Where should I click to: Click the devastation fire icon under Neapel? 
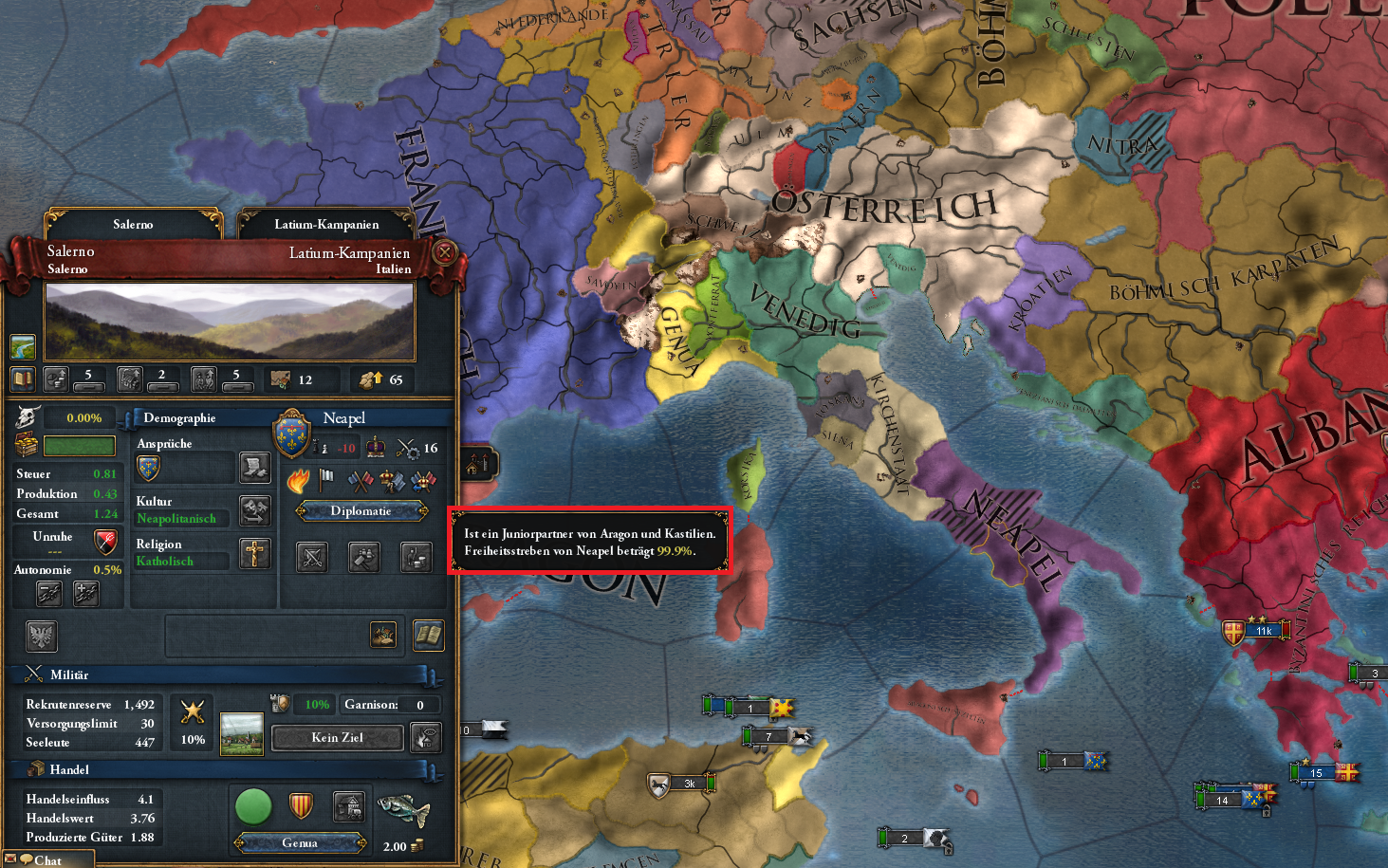(299, 481)
